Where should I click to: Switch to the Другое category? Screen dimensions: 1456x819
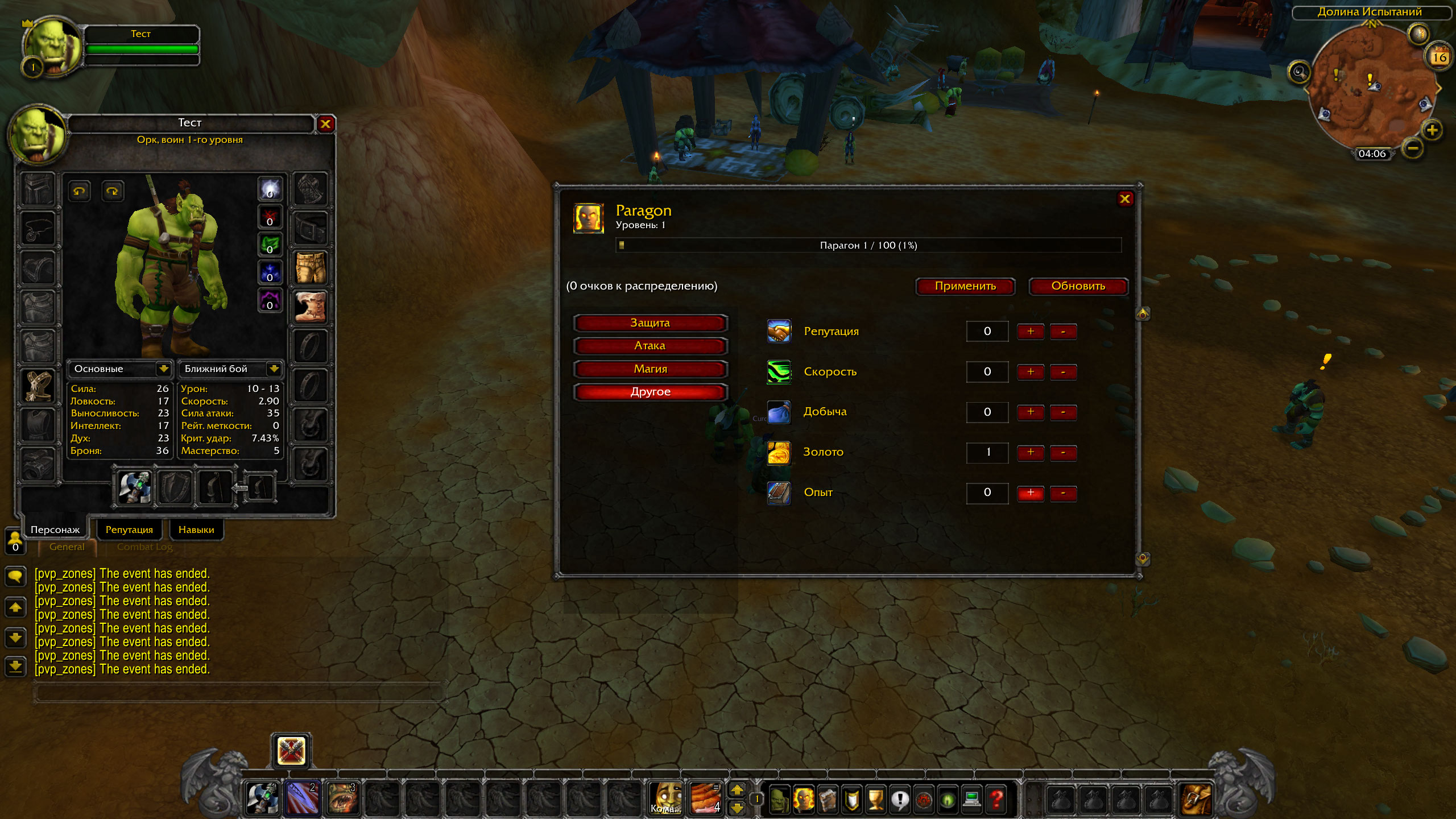click(650, 392)
